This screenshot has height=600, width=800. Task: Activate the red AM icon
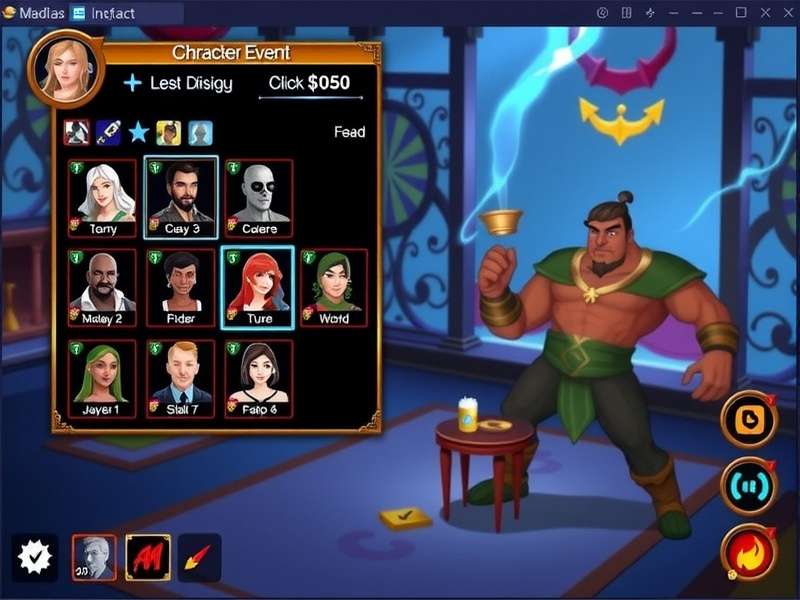click(147, 557)
